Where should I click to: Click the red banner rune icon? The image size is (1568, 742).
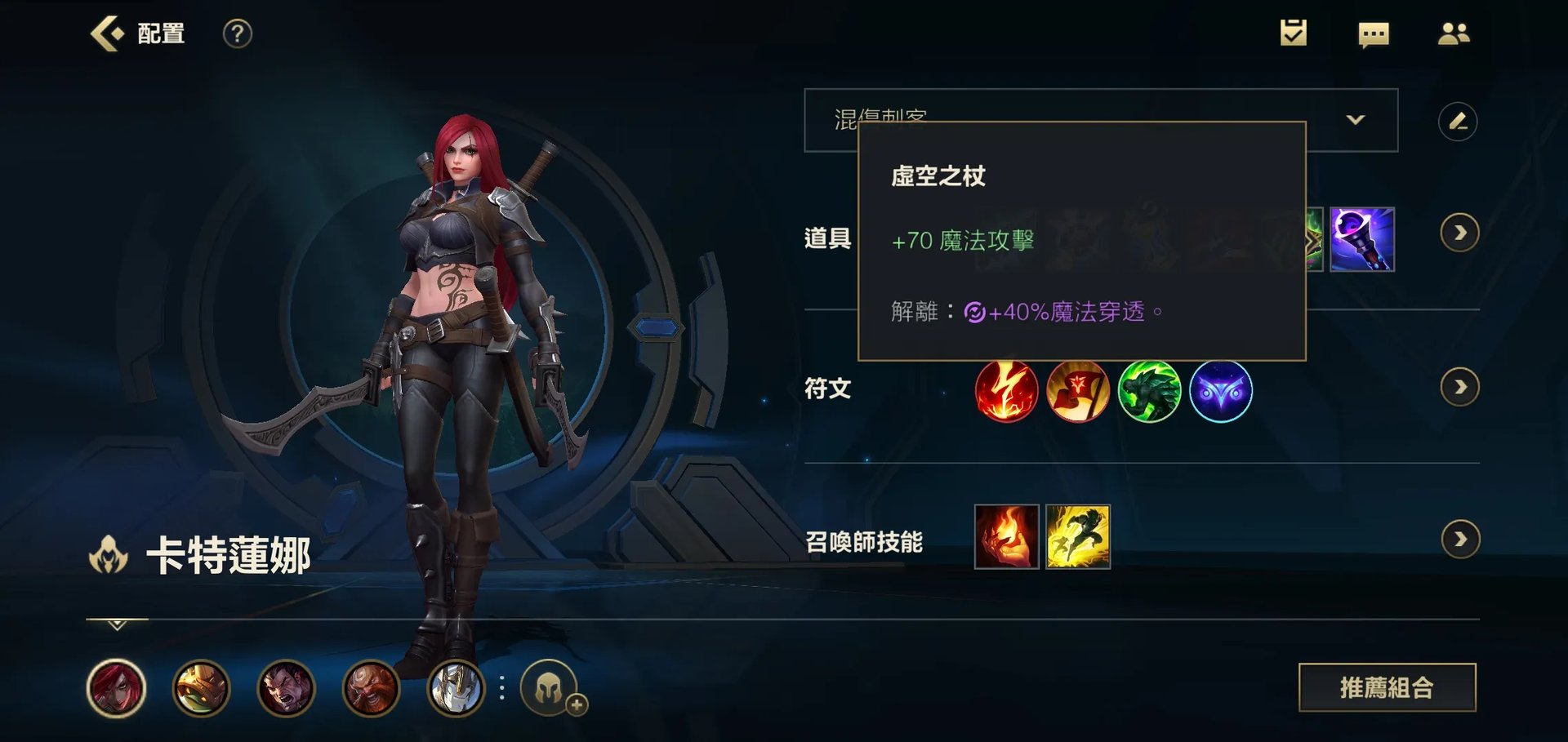[x=1078, y=392]
